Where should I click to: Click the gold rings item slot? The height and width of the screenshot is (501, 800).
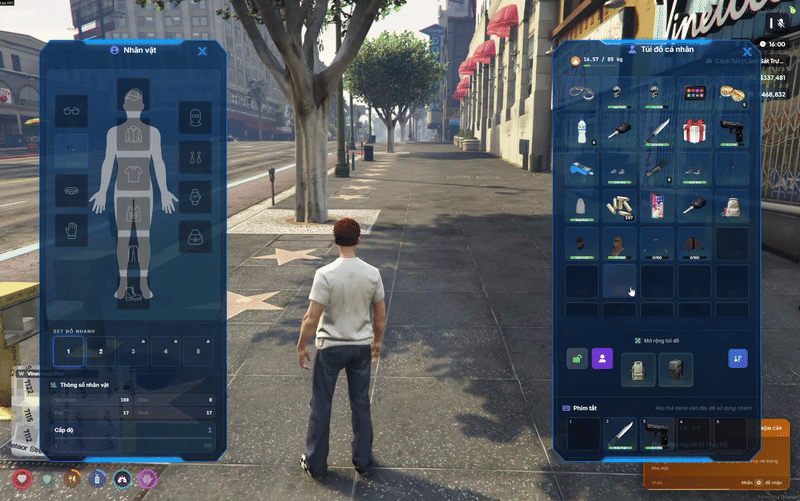(731, 94)
